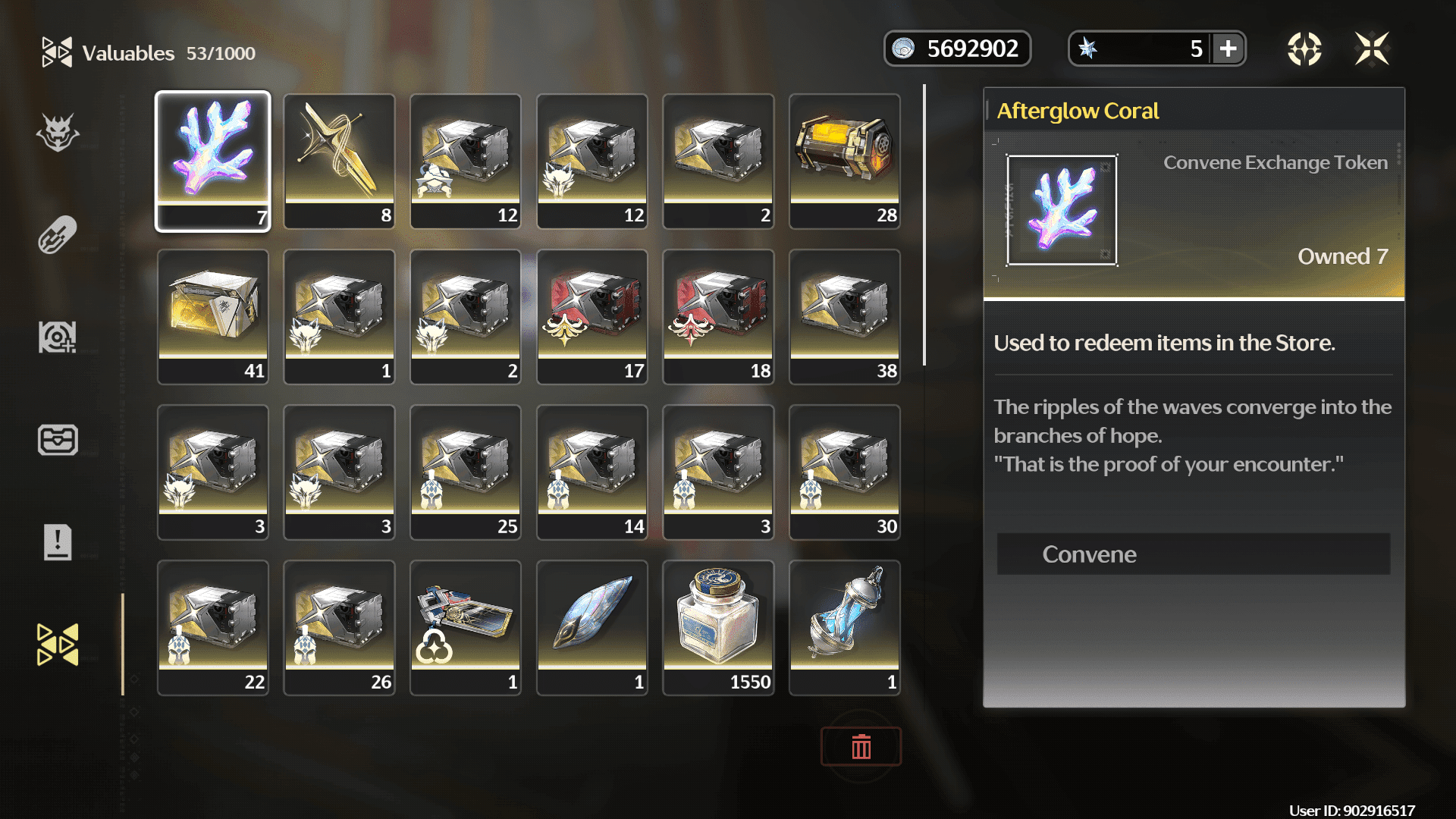Image resolution: width=1456 pixels, height=819 pixels.
Task: Pick the golden cube chest with 41
Action: (213, 316)
